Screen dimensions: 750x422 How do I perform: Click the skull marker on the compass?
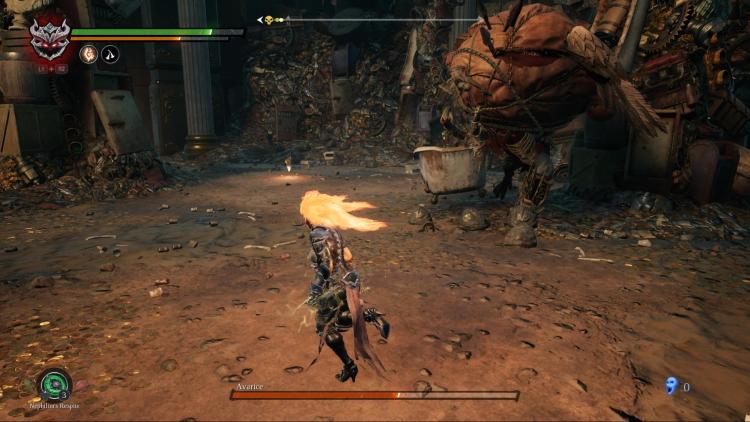(x=268, y=19)
